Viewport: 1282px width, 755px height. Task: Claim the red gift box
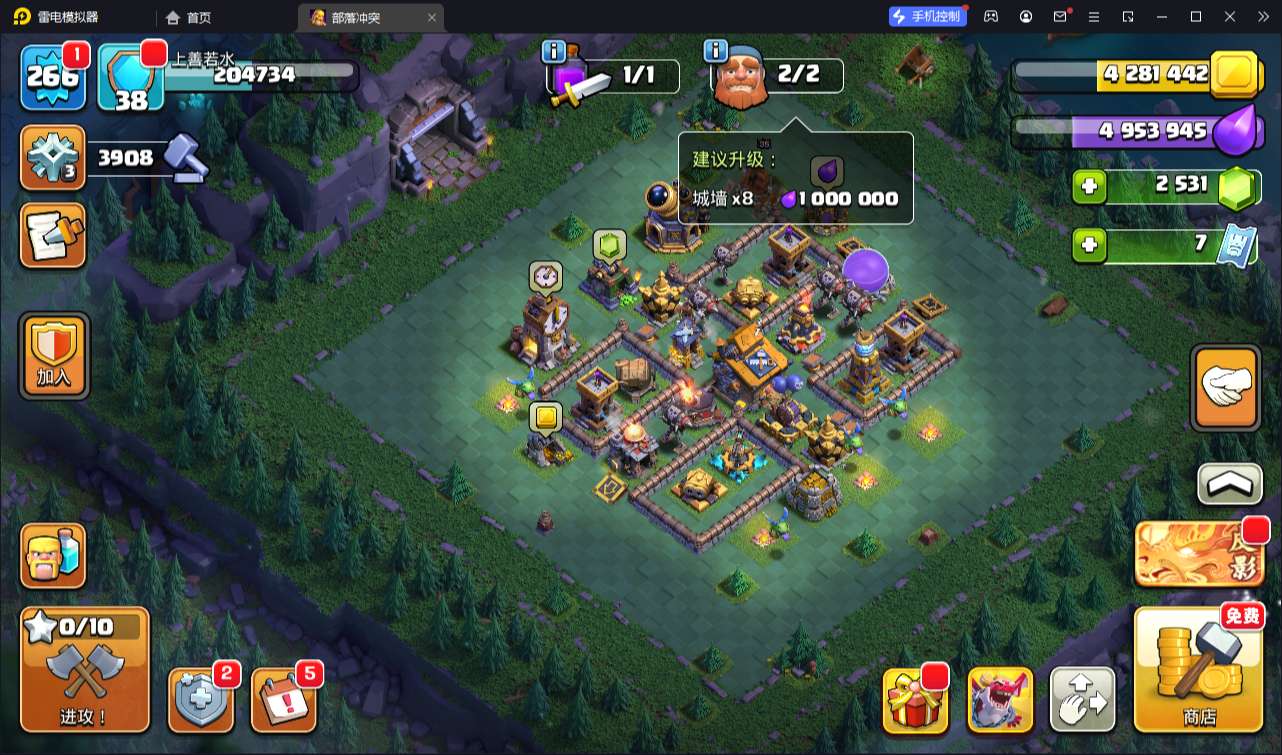(916, 699)
